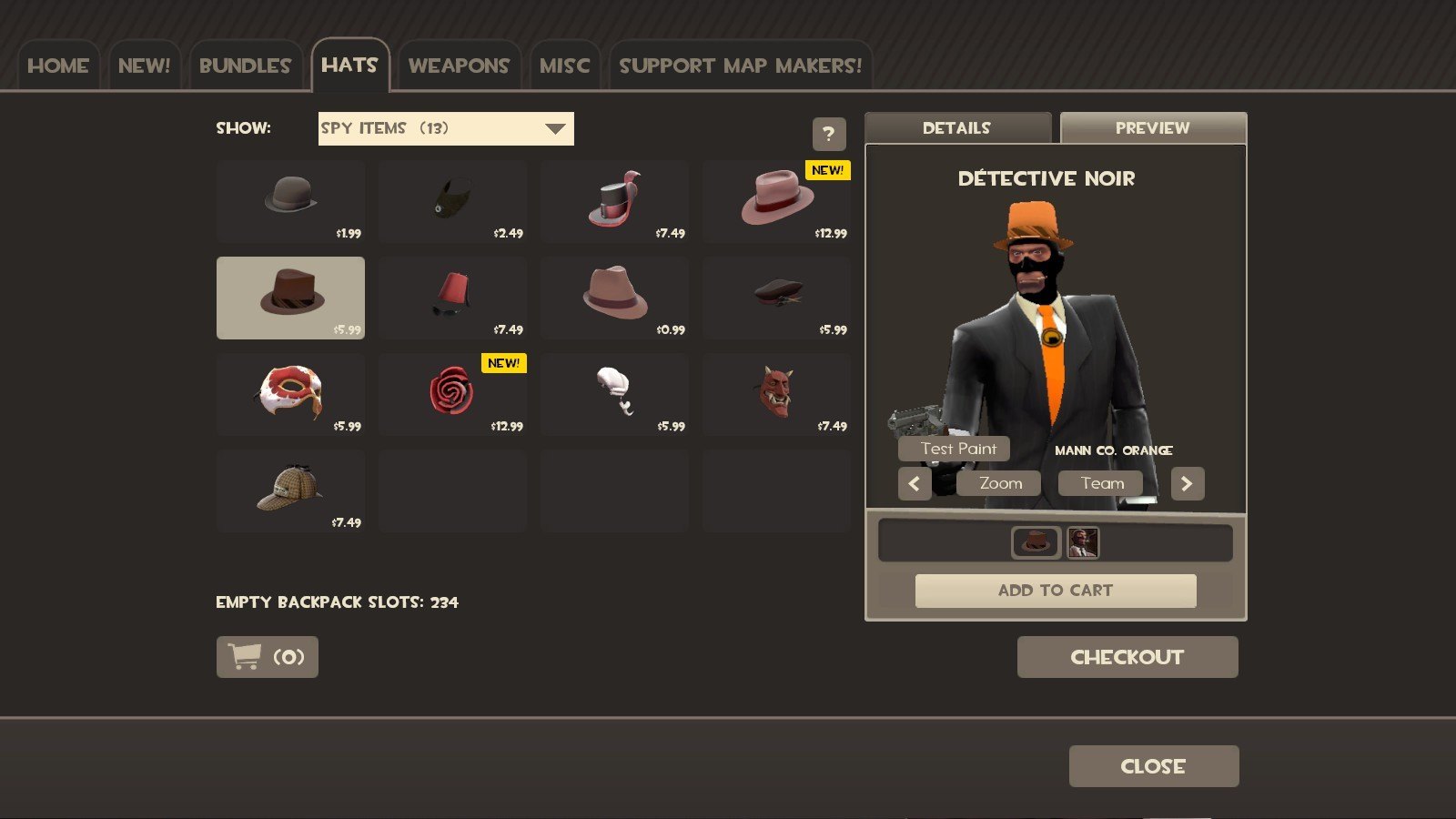Zoom the Spy preview model
This screenshot has width=1456, height=819.
[x=1000, y=483]
